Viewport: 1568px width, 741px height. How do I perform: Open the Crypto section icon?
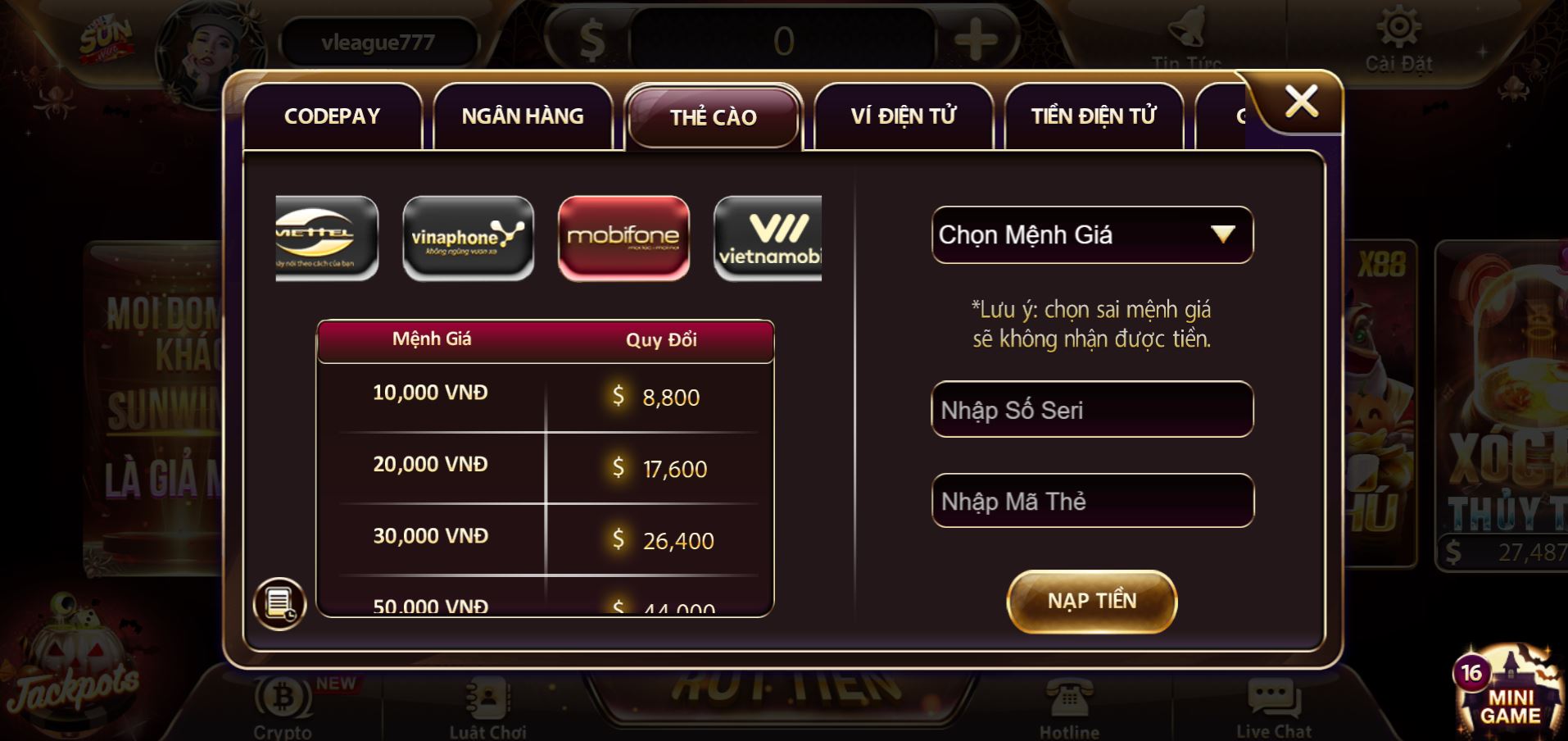[x=282, y=698]
